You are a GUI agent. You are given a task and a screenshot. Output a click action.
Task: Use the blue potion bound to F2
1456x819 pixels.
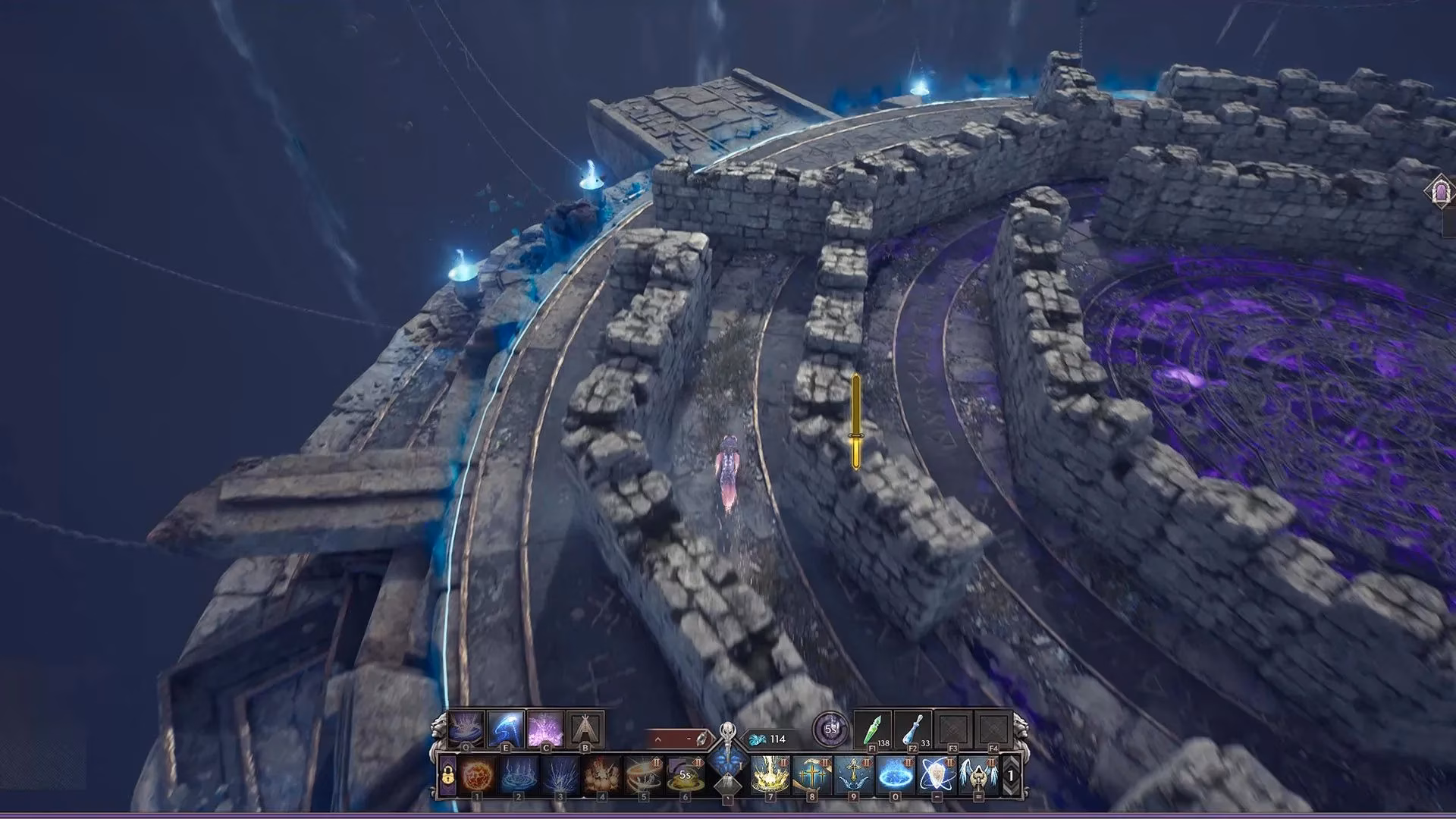[912, 730]
